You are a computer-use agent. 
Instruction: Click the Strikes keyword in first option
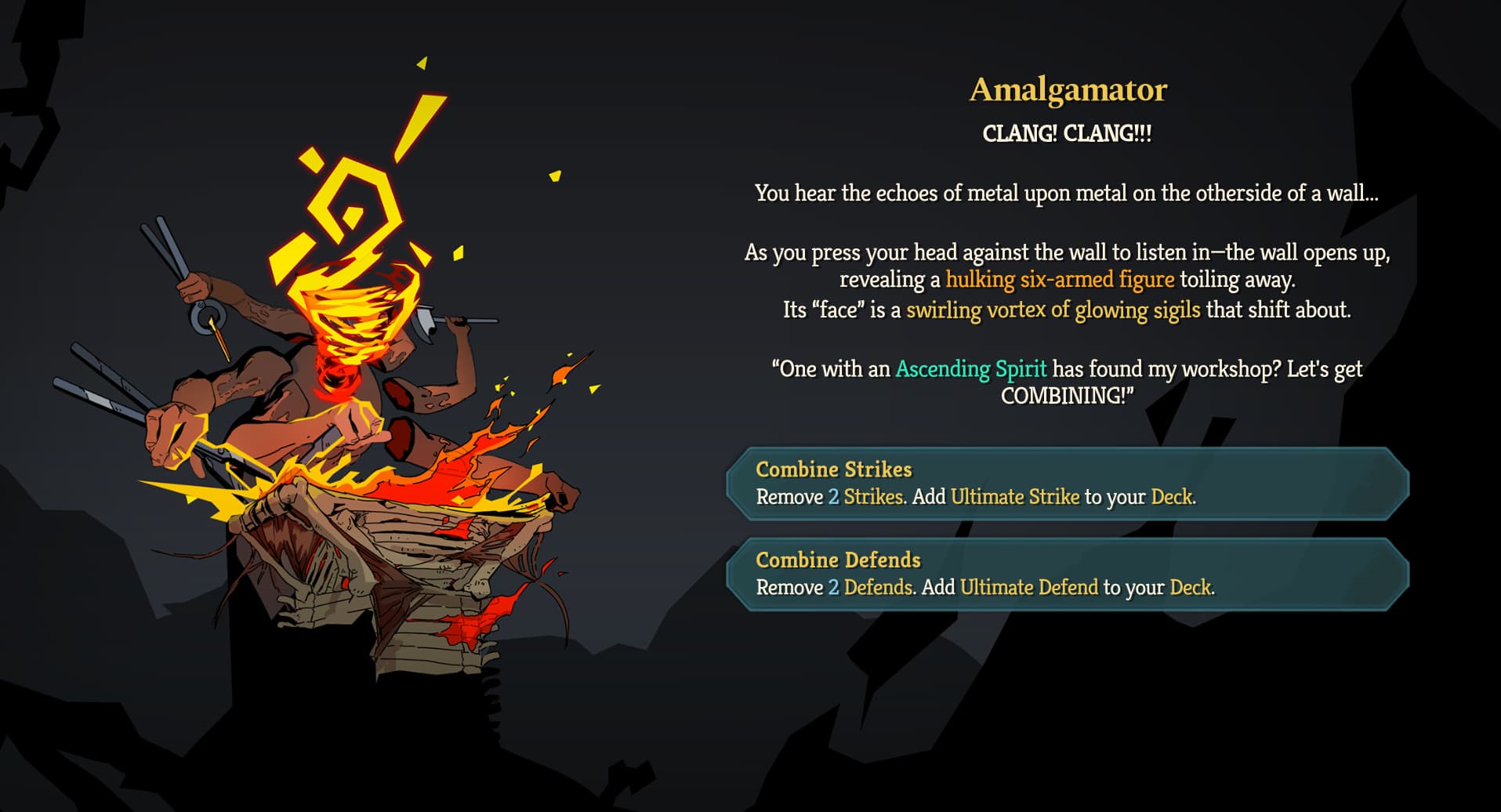tap(872, 496)
